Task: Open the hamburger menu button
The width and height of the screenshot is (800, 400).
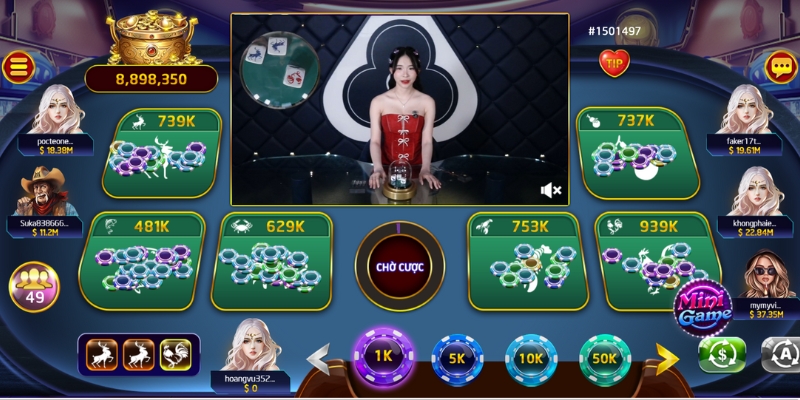Action: click(18, 67)
